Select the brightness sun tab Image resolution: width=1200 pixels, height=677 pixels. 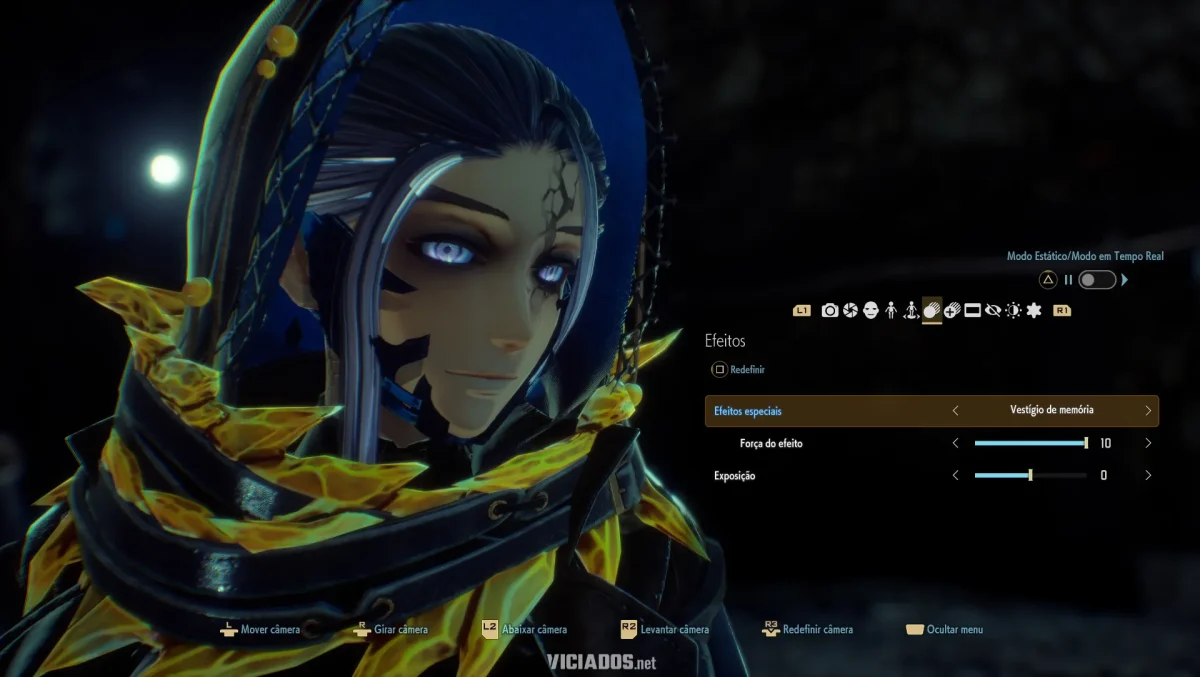pyautogui.click(x=1013, y=311)
